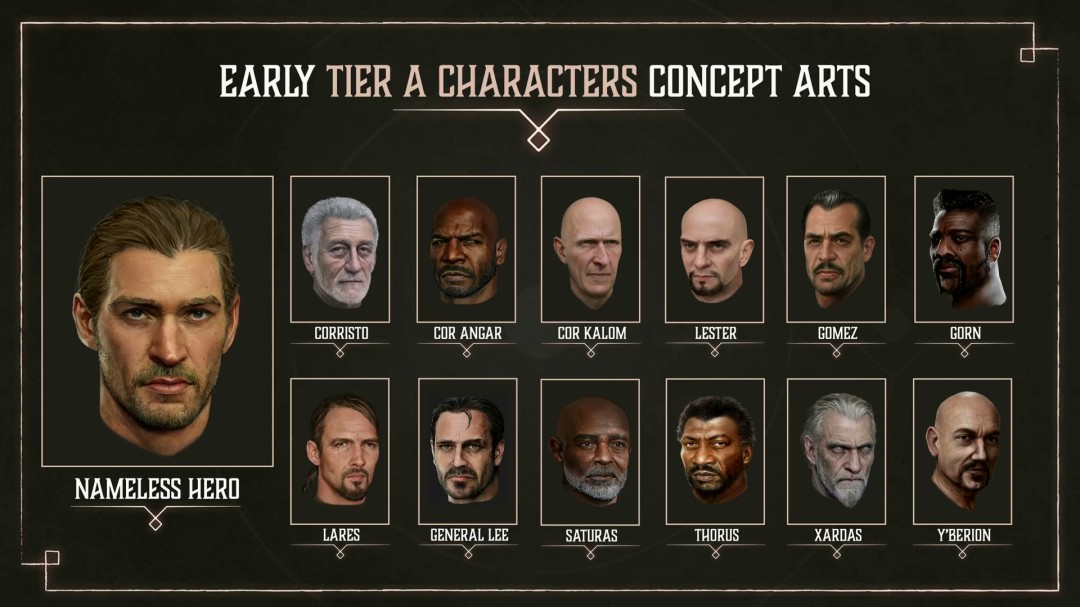Select the Nameless Hero portrait
This screenshot has width=1080, height=607.
(157, 321)
